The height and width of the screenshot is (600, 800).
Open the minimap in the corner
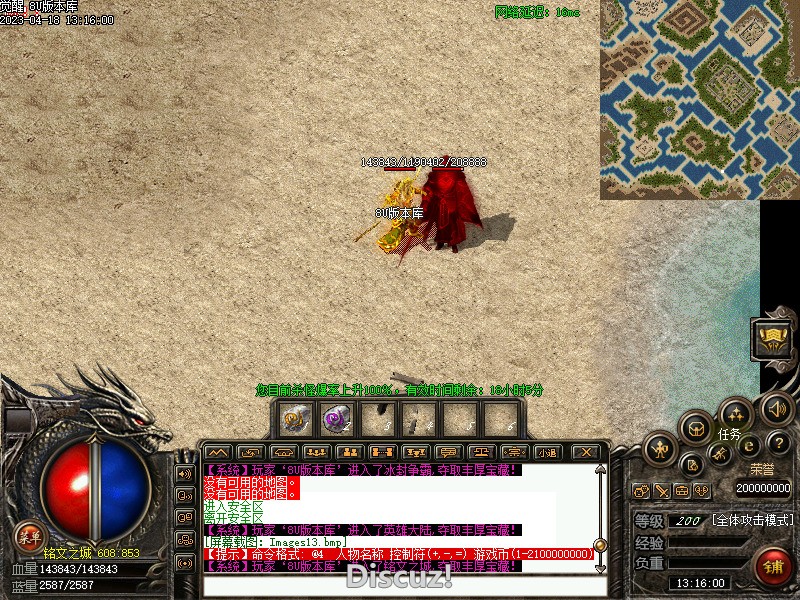click(x=699, y=99)
